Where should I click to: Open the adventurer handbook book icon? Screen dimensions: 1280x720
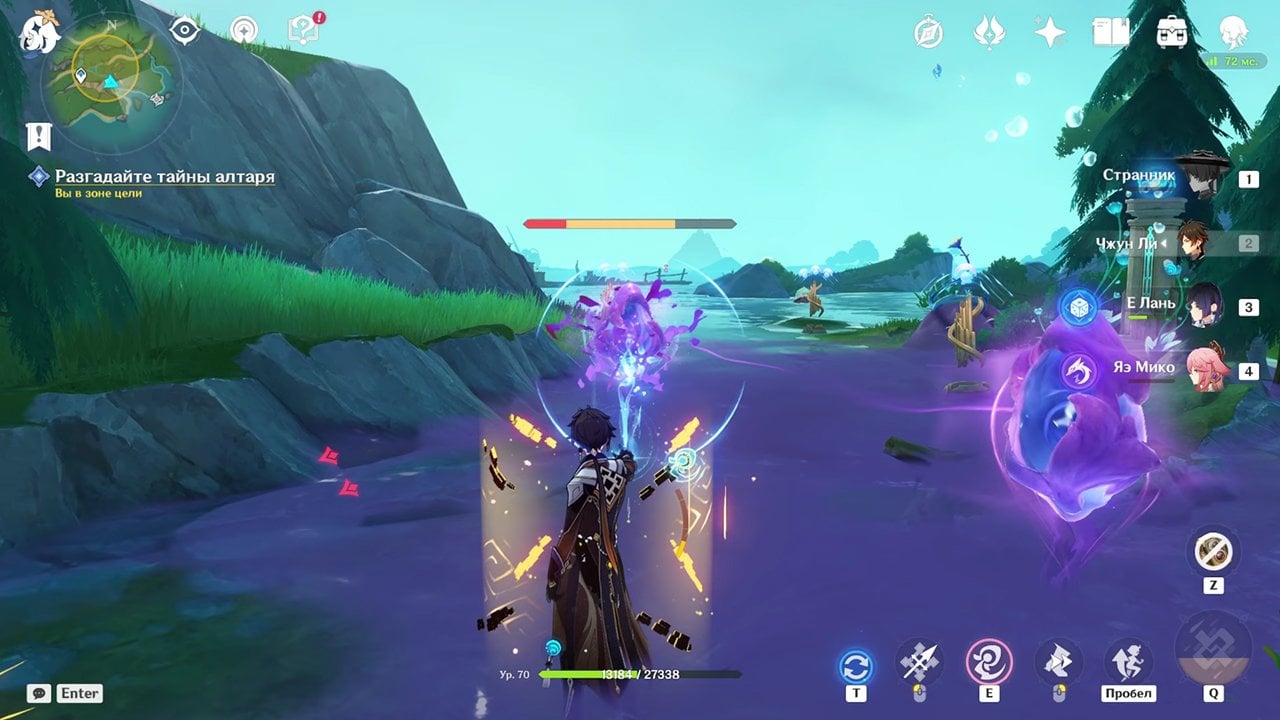click(x=1110, y=33)
